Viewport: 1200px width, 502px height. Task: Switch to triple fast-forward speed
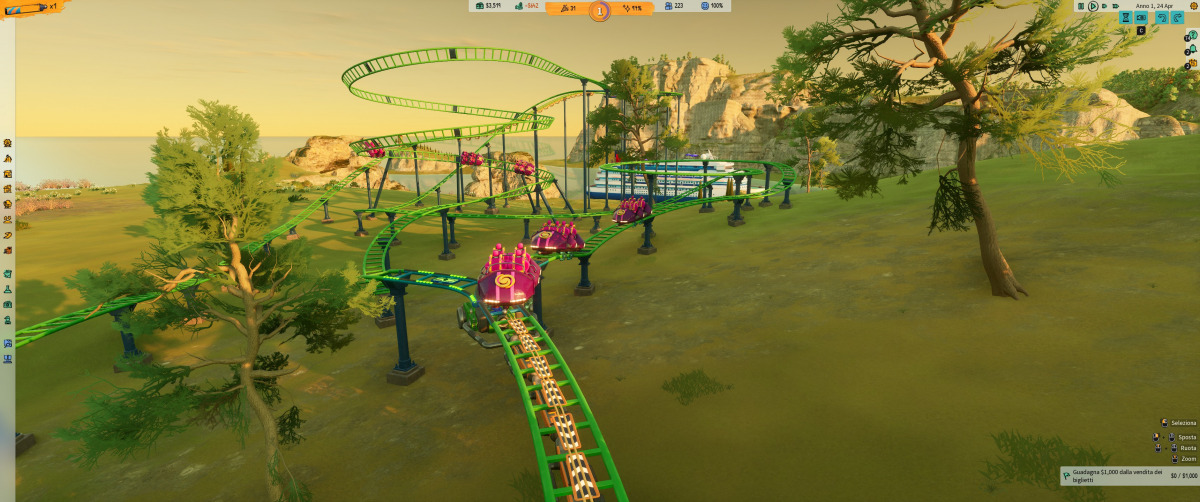coord(1116,6)
